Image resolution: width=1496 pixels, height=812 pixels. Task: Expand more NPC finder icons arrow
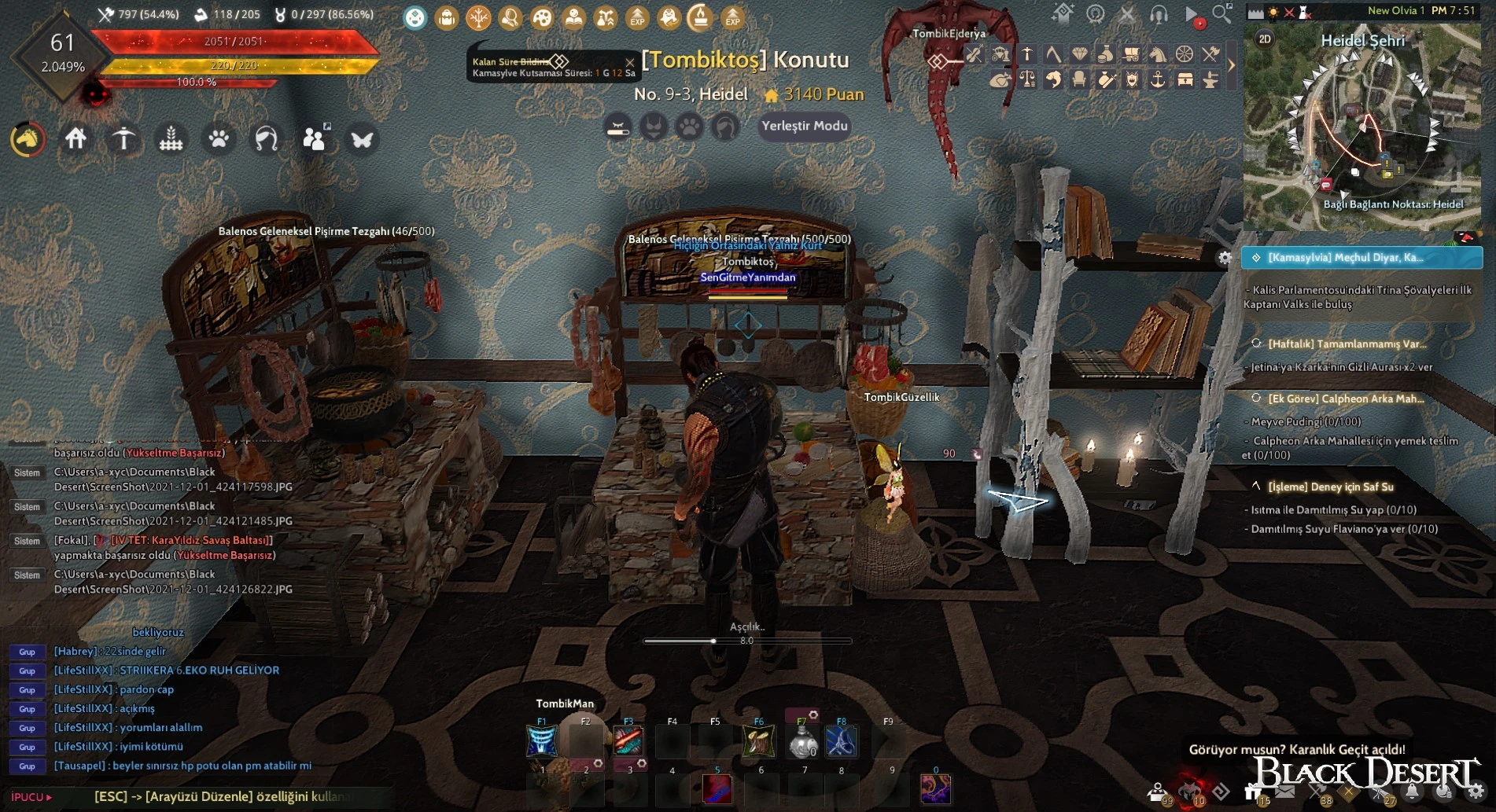tap(1232, 66)
